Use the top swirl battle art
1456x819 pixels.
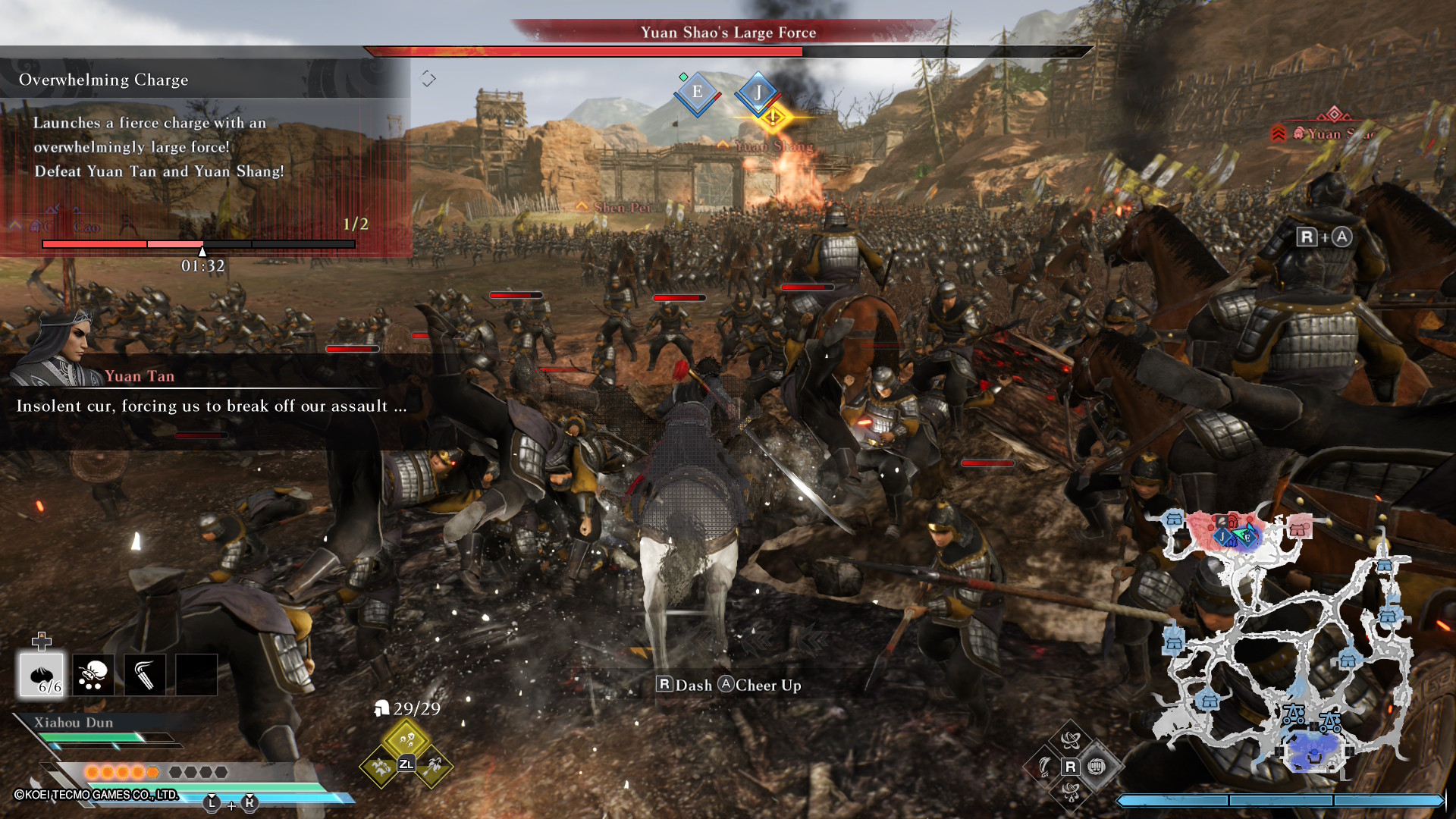tap(1070, 740)
